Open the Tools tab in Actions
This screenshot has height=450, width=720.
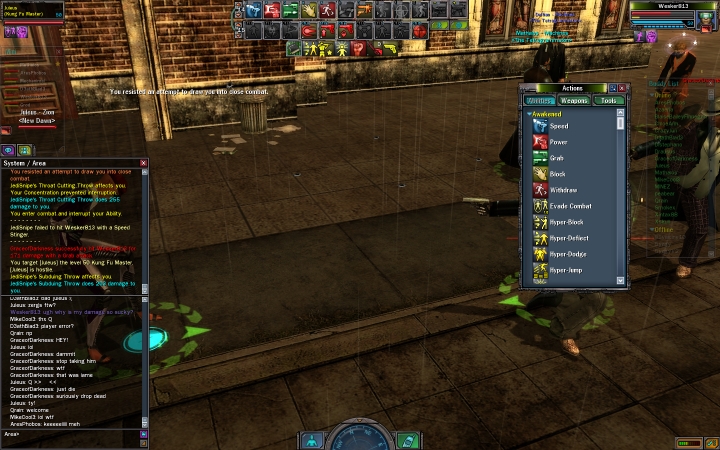(x=607, y=100)
